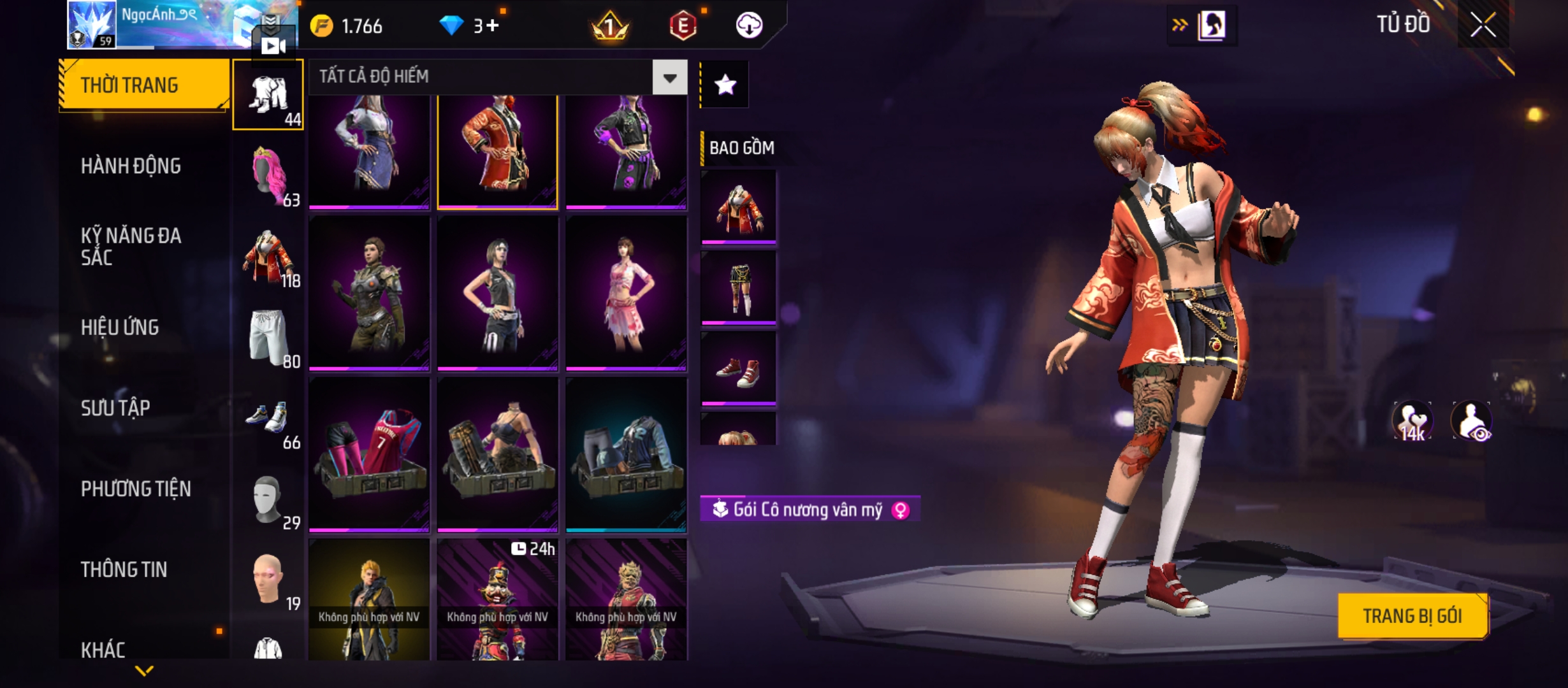Go to the SƯU TẬP tab
Image resolution: width=1568 pixels, height=688 pixels.
pyautogui.click(x=115, y=408)
